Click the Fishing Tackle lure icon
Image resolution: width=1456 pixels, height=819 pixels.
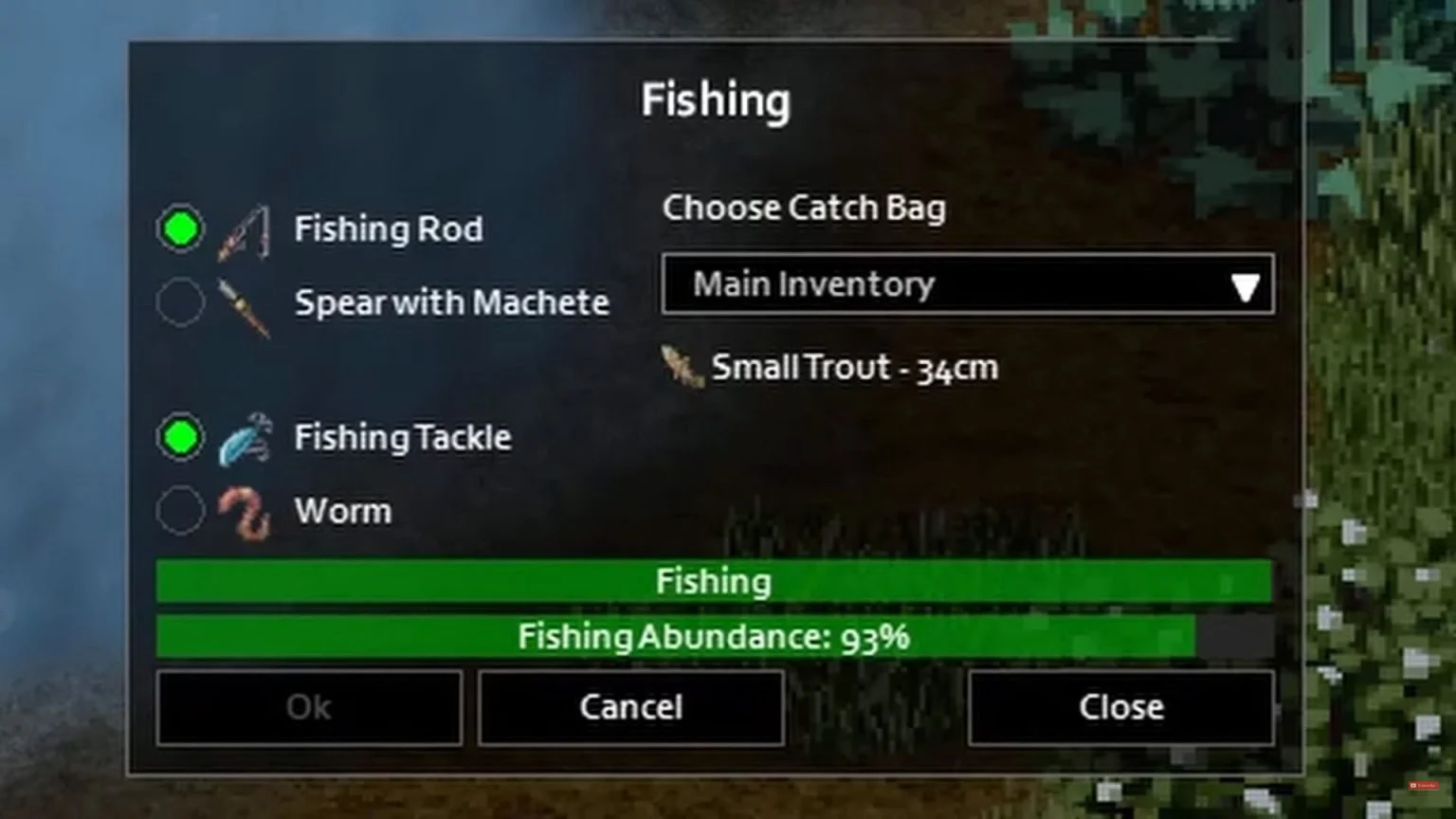pos(245,437)
